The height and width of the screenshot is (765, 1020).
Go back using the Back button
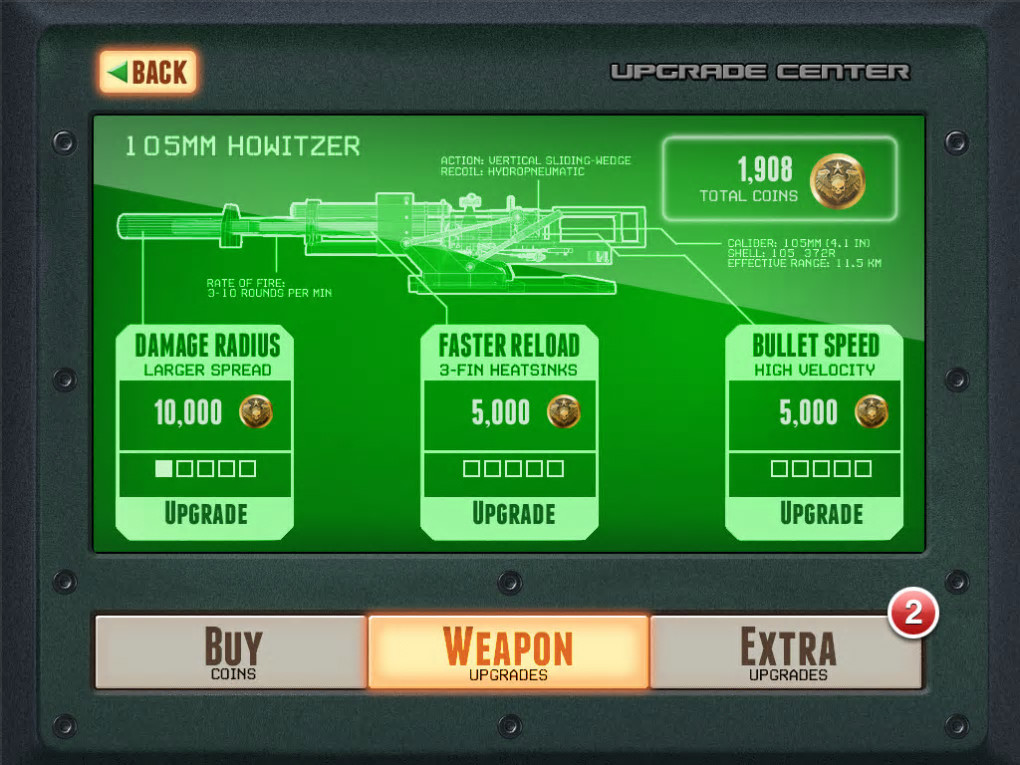tap(148, 72)
